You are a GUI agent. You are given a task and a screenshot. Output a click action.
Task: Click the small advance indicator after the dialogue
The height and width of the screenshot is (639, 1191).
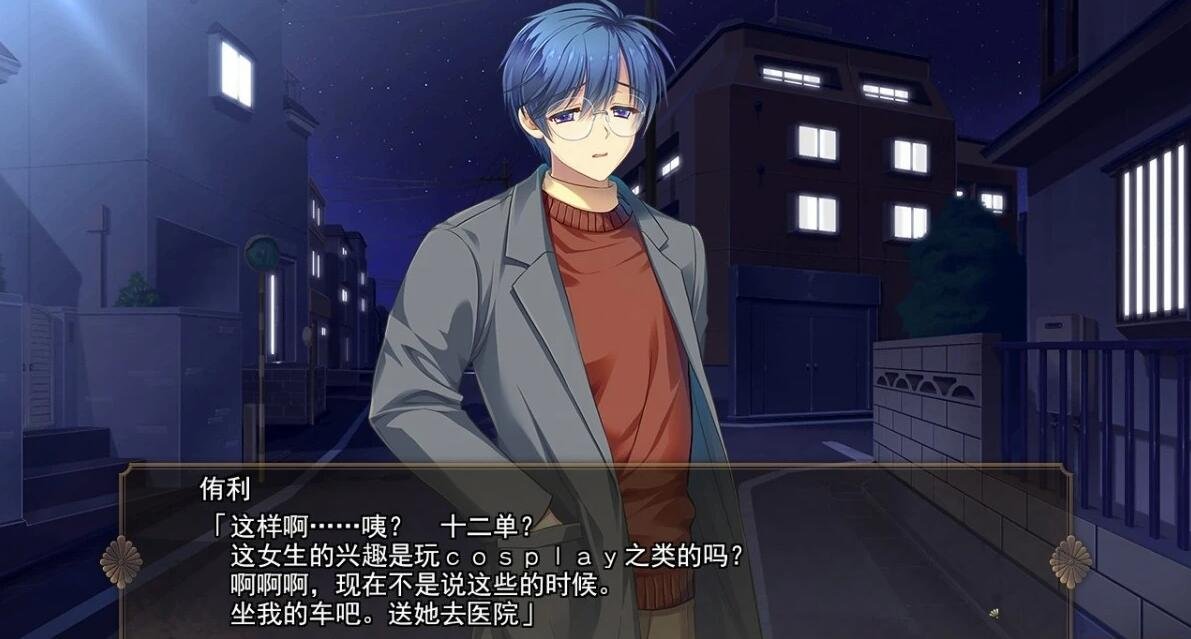tap(992, 614)
